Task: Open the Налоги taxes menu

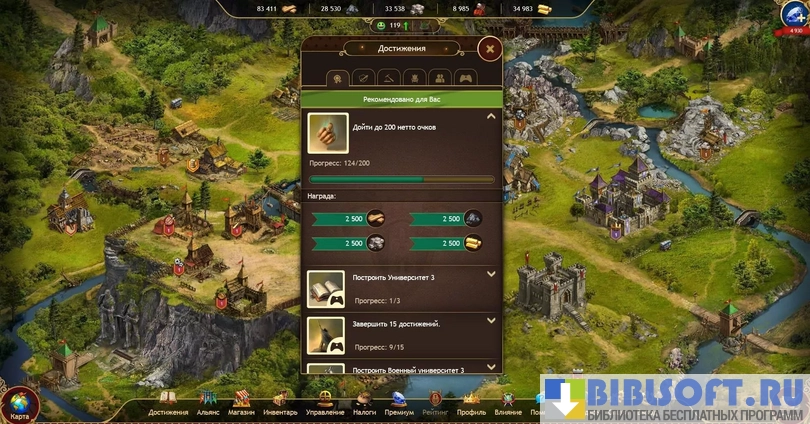Action: [365, 403]
